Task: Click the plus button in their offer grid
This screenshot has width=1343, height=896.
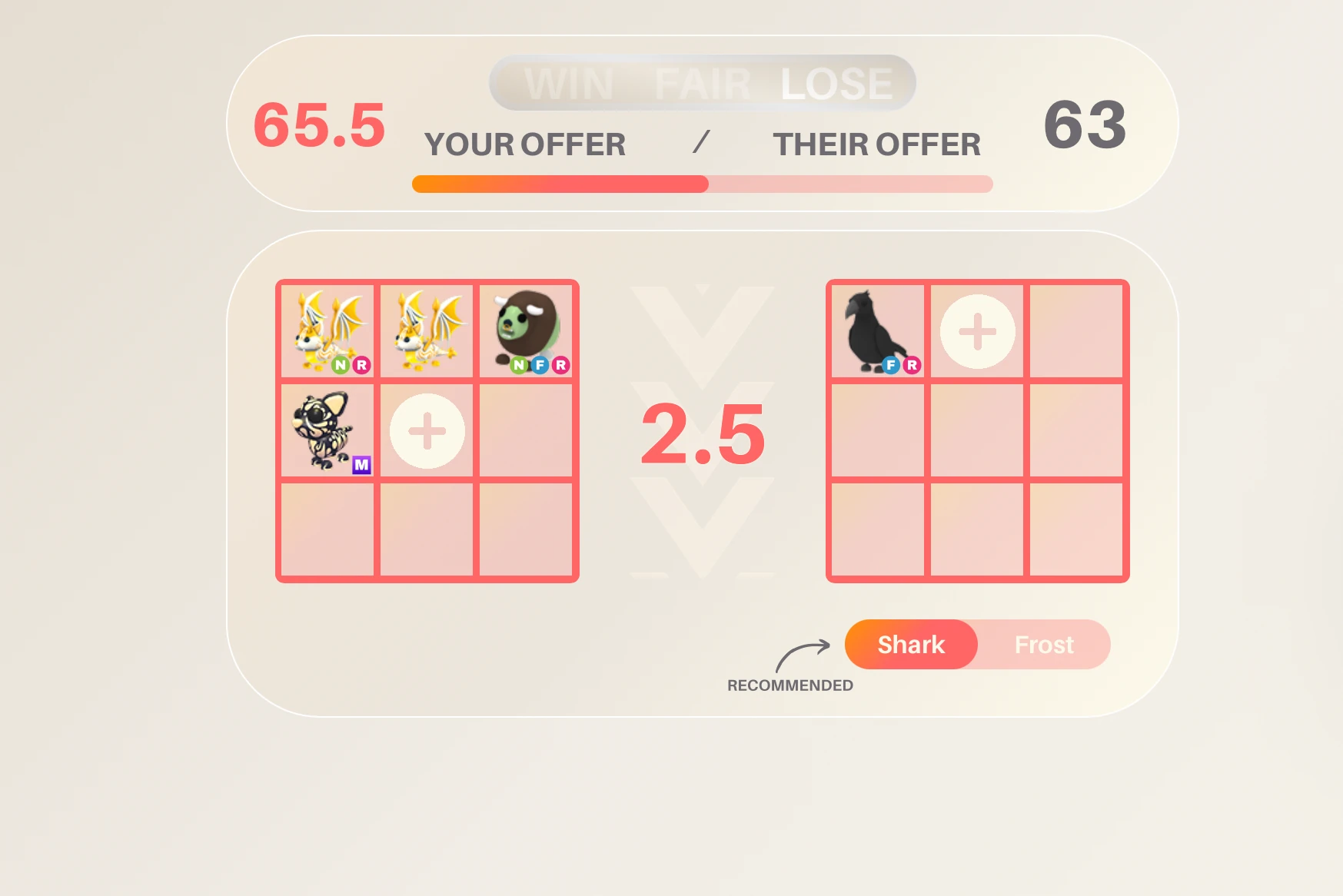Action: tap(977, 330)
